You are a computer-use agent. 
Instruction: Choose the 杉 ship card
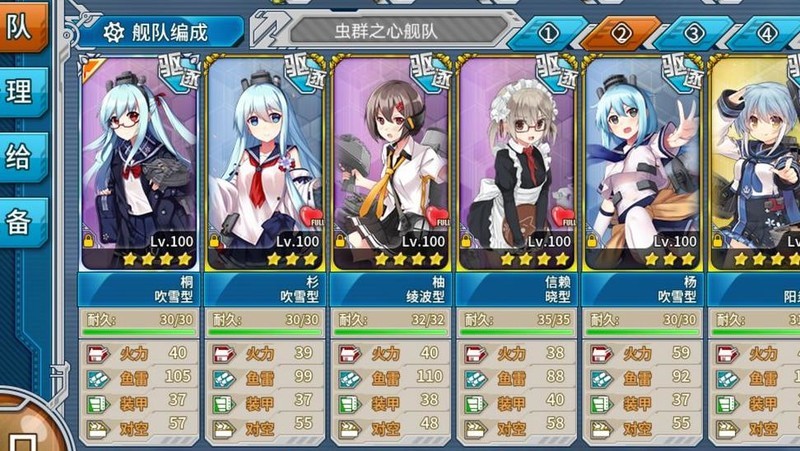click(x=265, y=165)
